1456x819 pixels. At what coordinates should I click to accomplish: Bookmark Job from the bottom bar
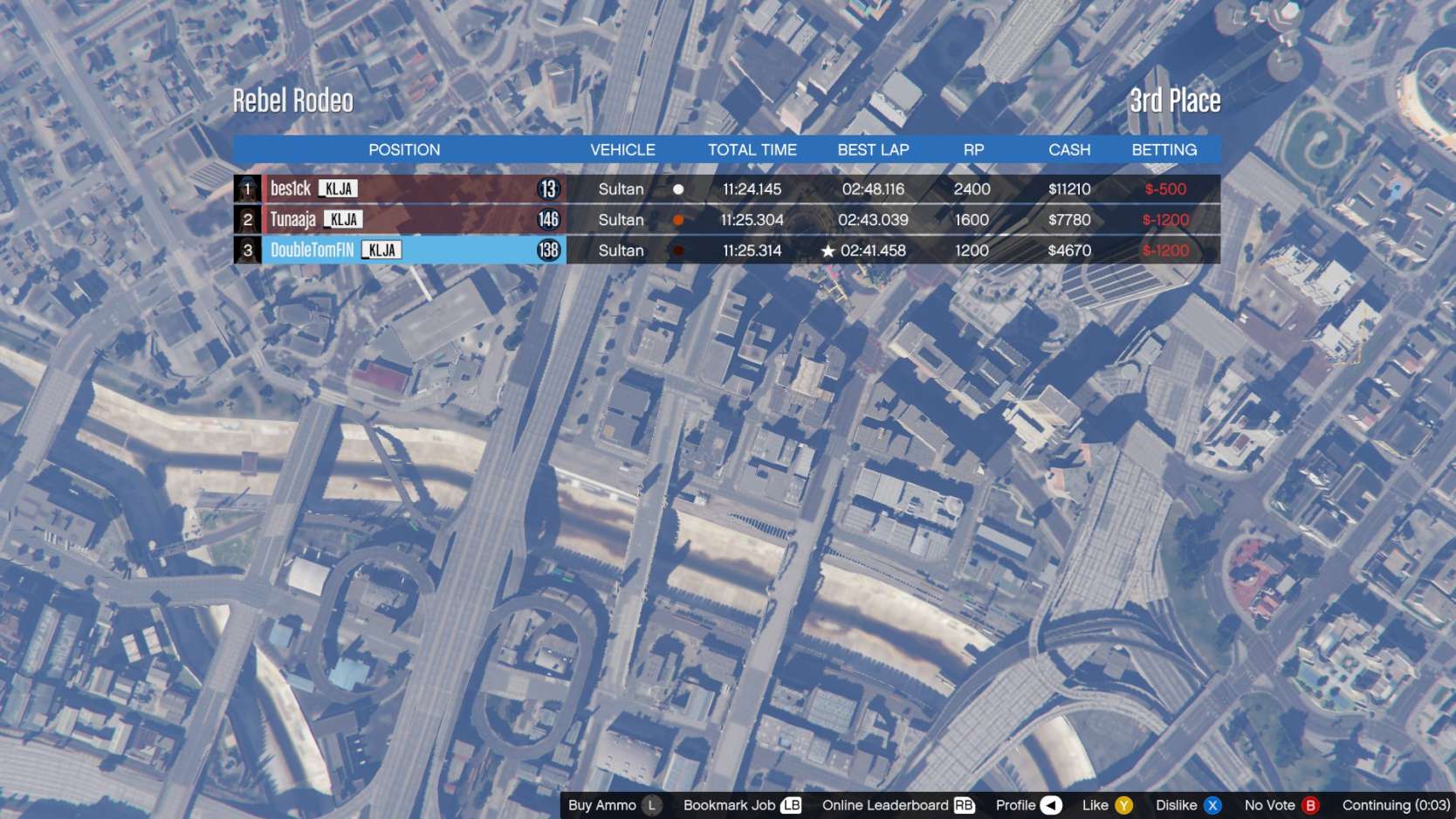(x=742, y=805)
